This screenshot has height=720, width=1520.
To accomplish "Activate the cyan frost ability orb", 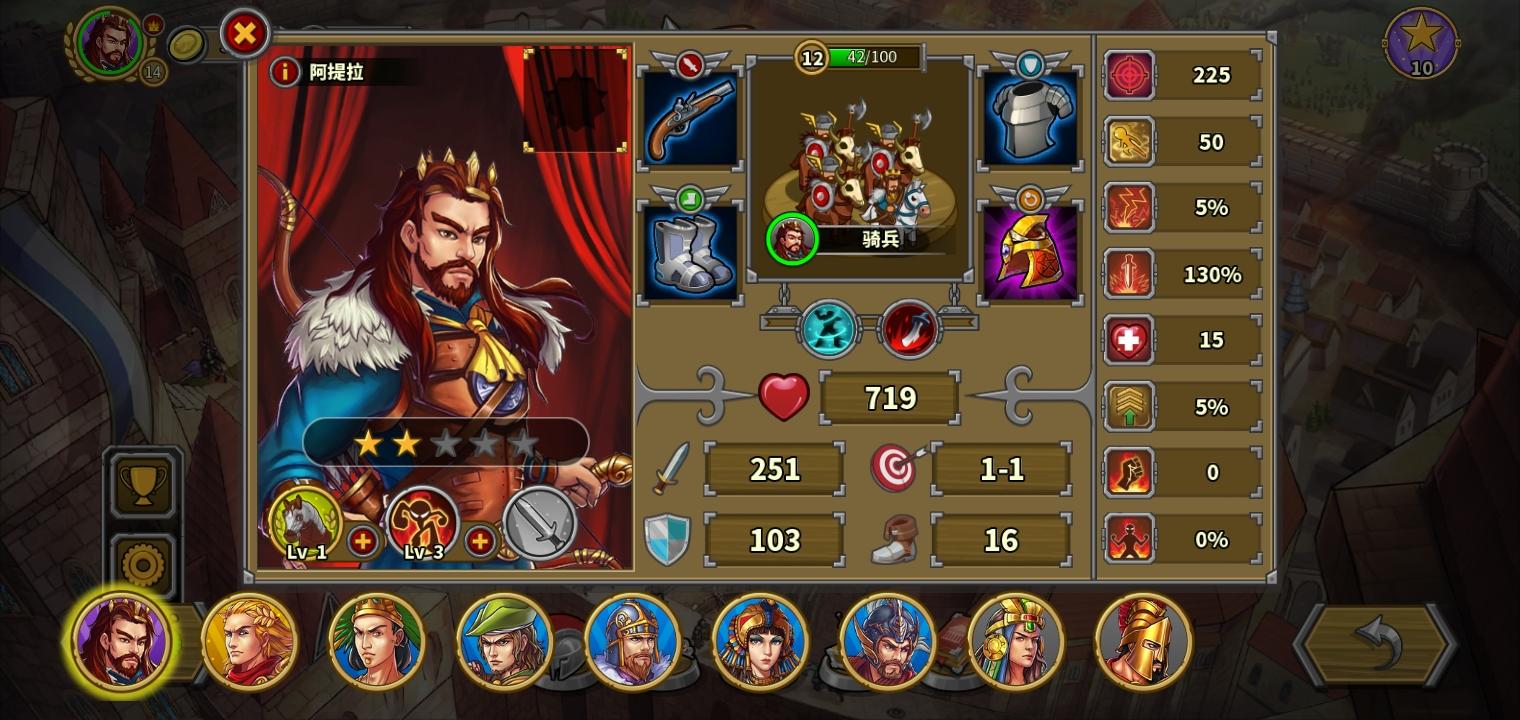I will click(828, 330).
